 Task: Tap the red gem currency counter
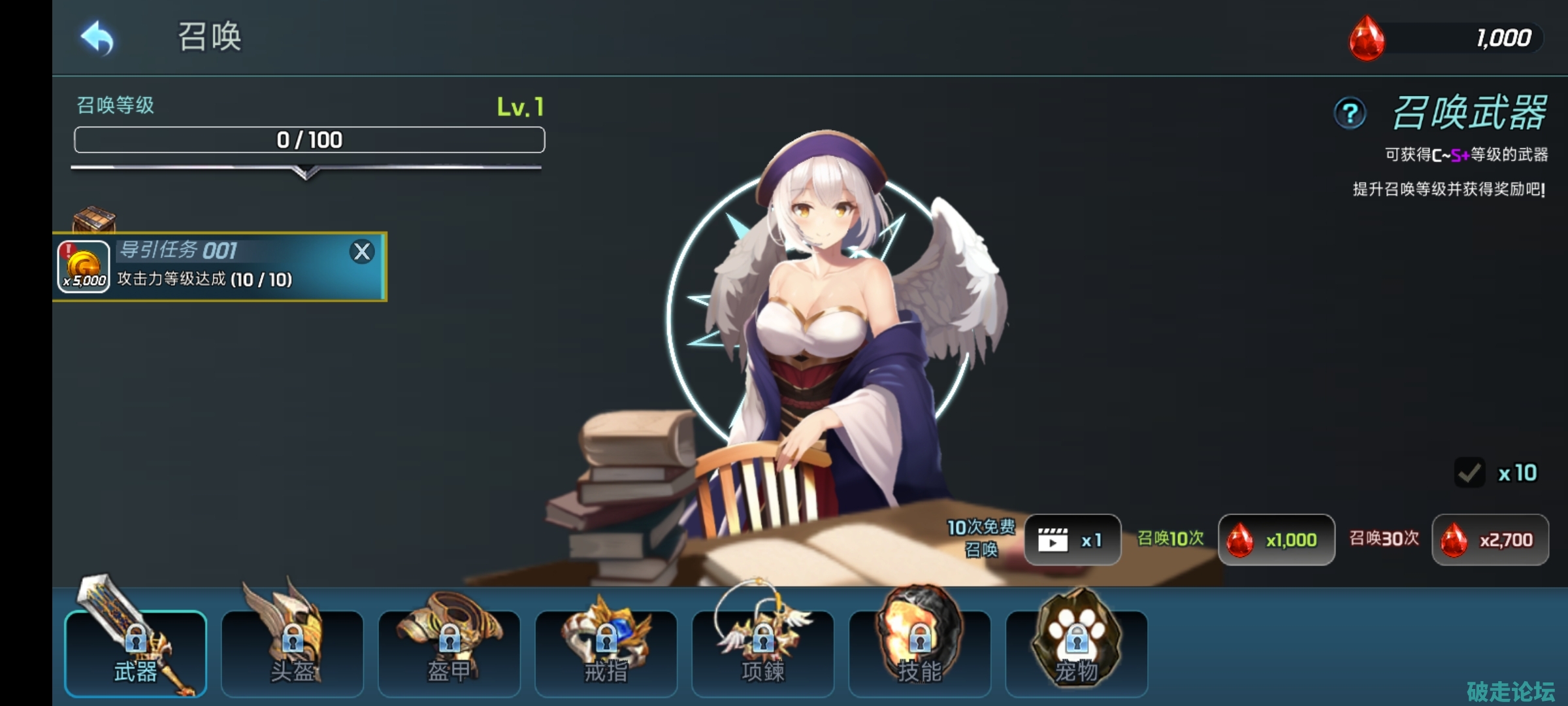(x=1447, y=38)
